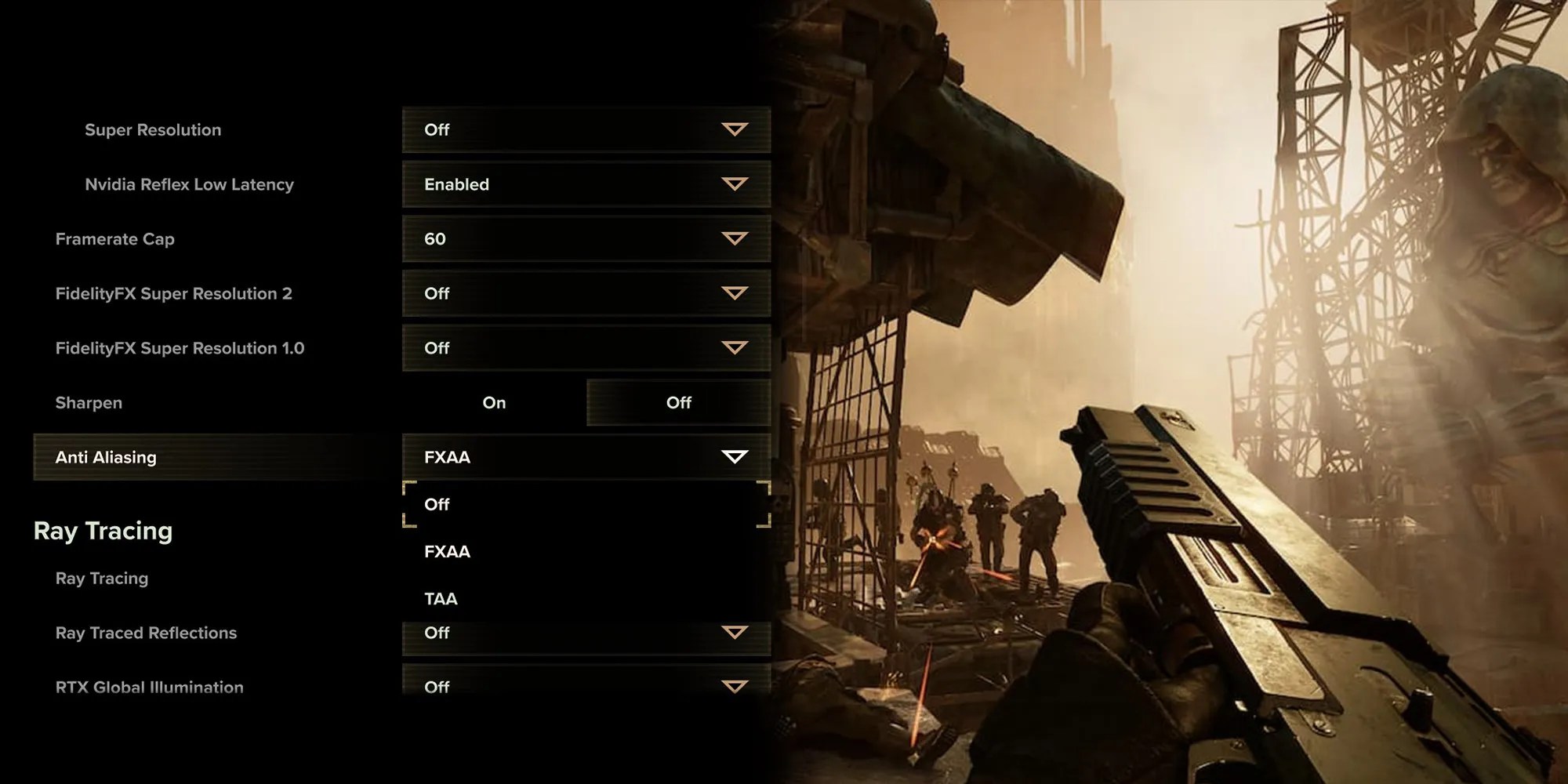Turn Sharpen On
This screenshot has height=784, width=1568.
494,403
